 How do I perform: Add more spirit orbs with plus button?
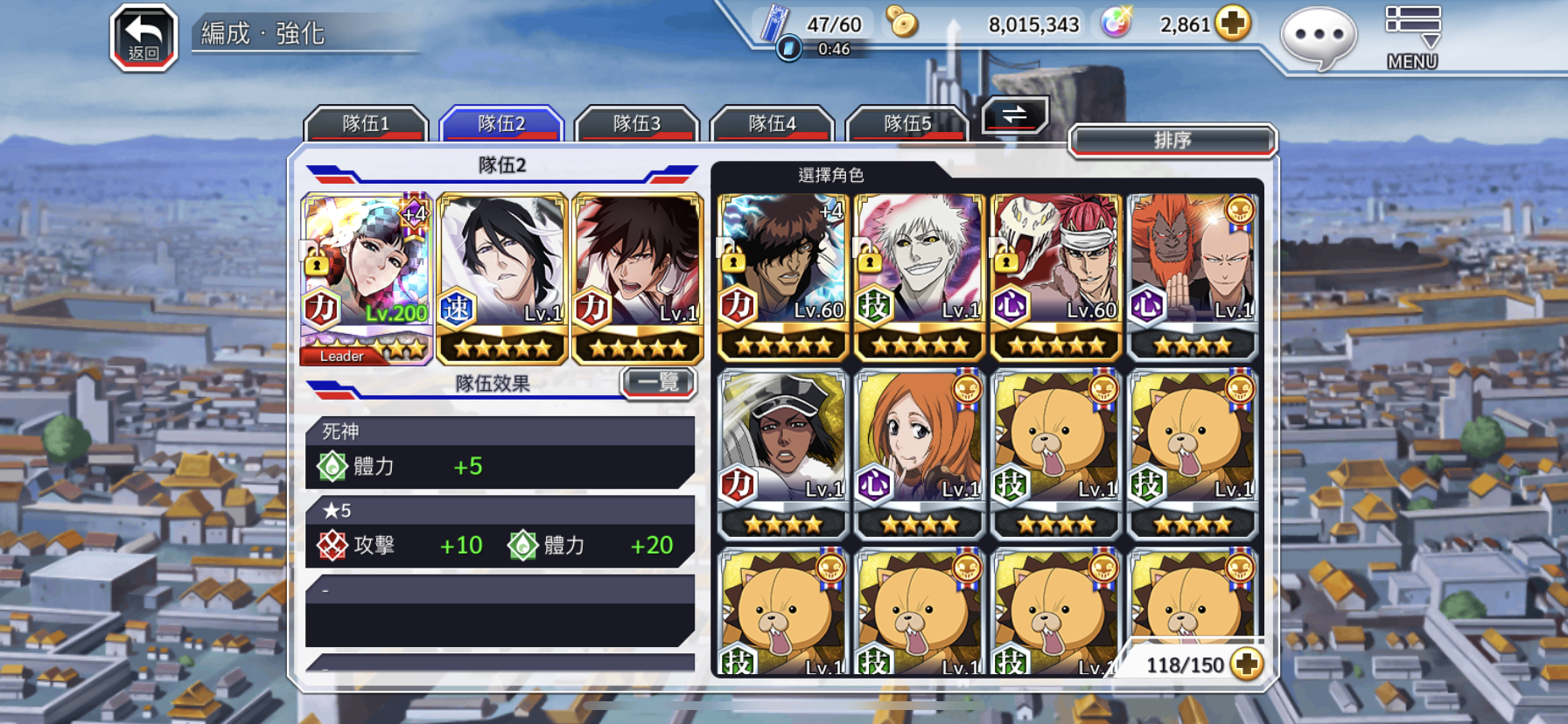pos(1233,24)
